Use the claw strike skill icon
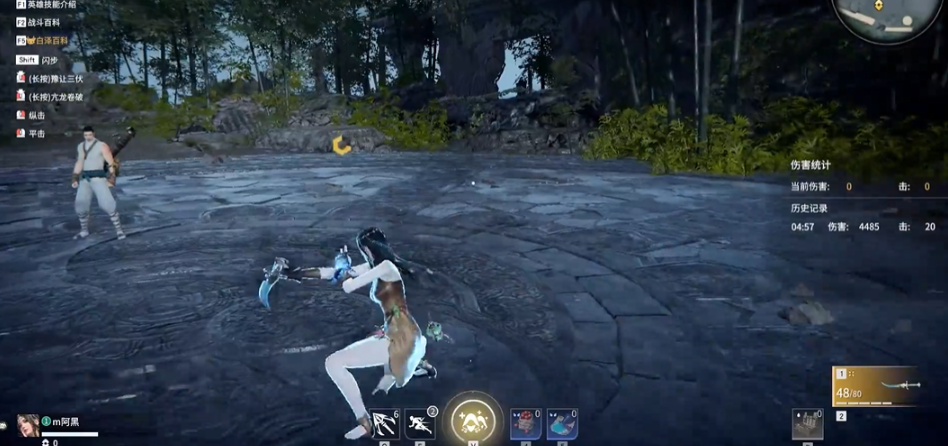This screenshot has height=446, width=948. [385, 424]
